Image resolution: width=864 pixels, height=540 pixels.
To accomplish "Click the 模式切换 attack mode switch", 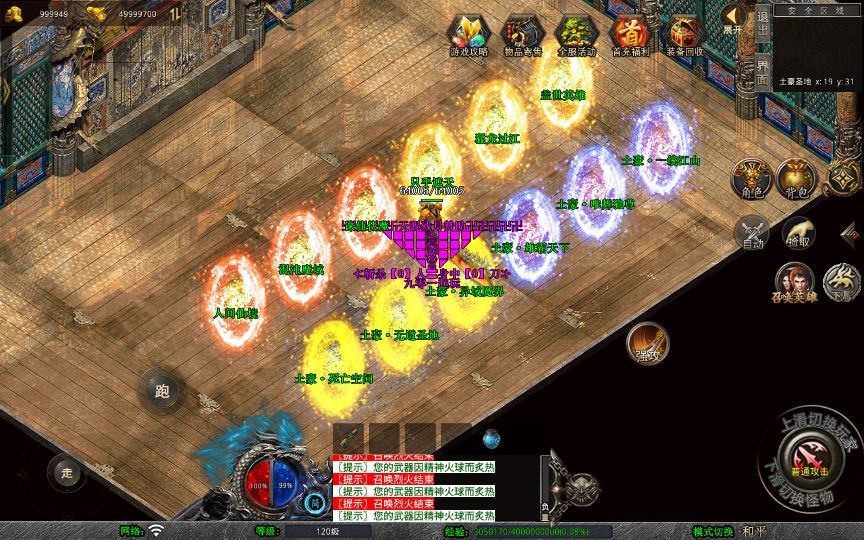I will (713, 531).
